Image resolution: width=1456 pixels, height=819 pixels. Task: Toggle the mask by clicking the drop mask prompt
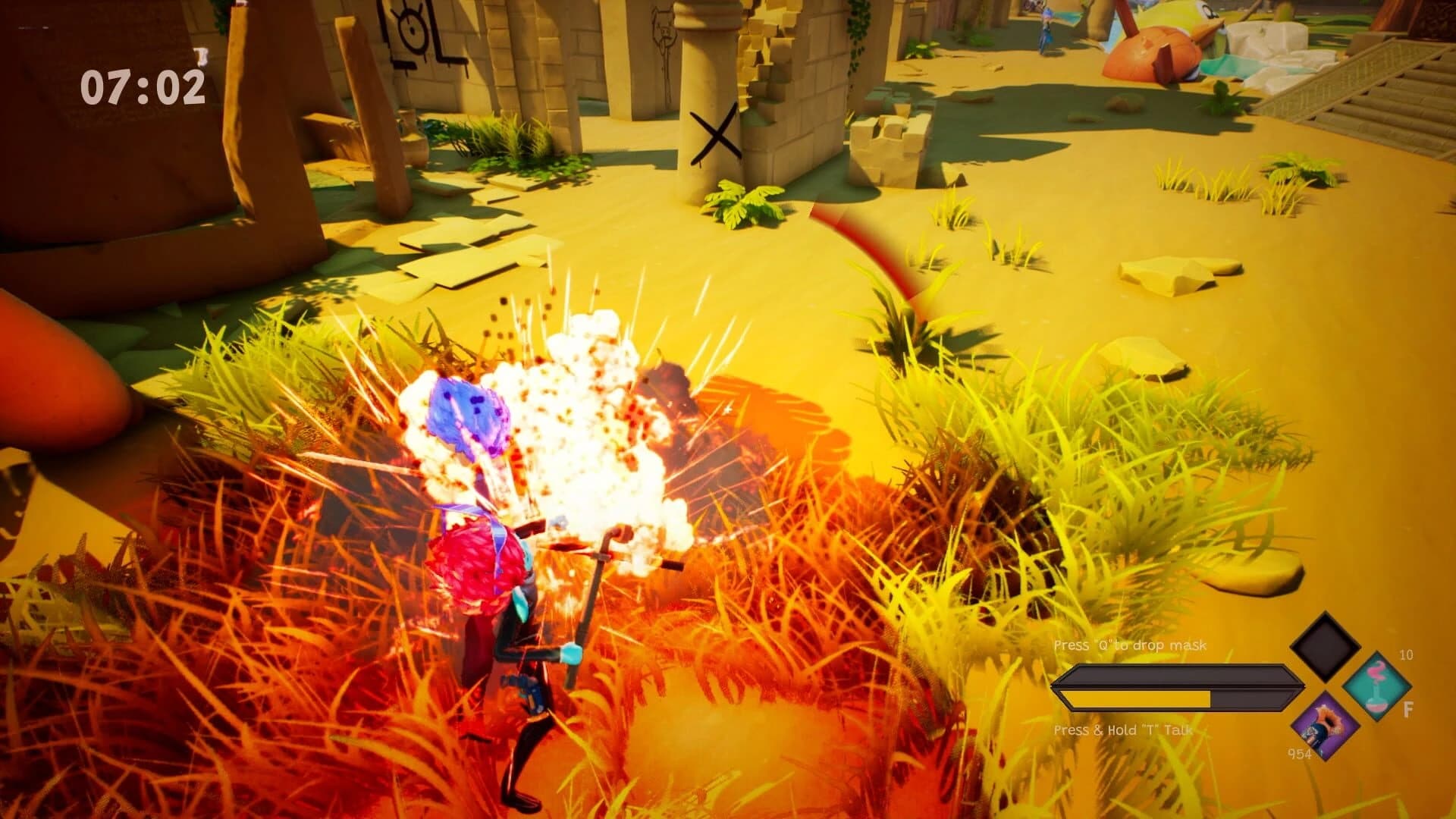pyautogui.click(x=1131, y=644)
